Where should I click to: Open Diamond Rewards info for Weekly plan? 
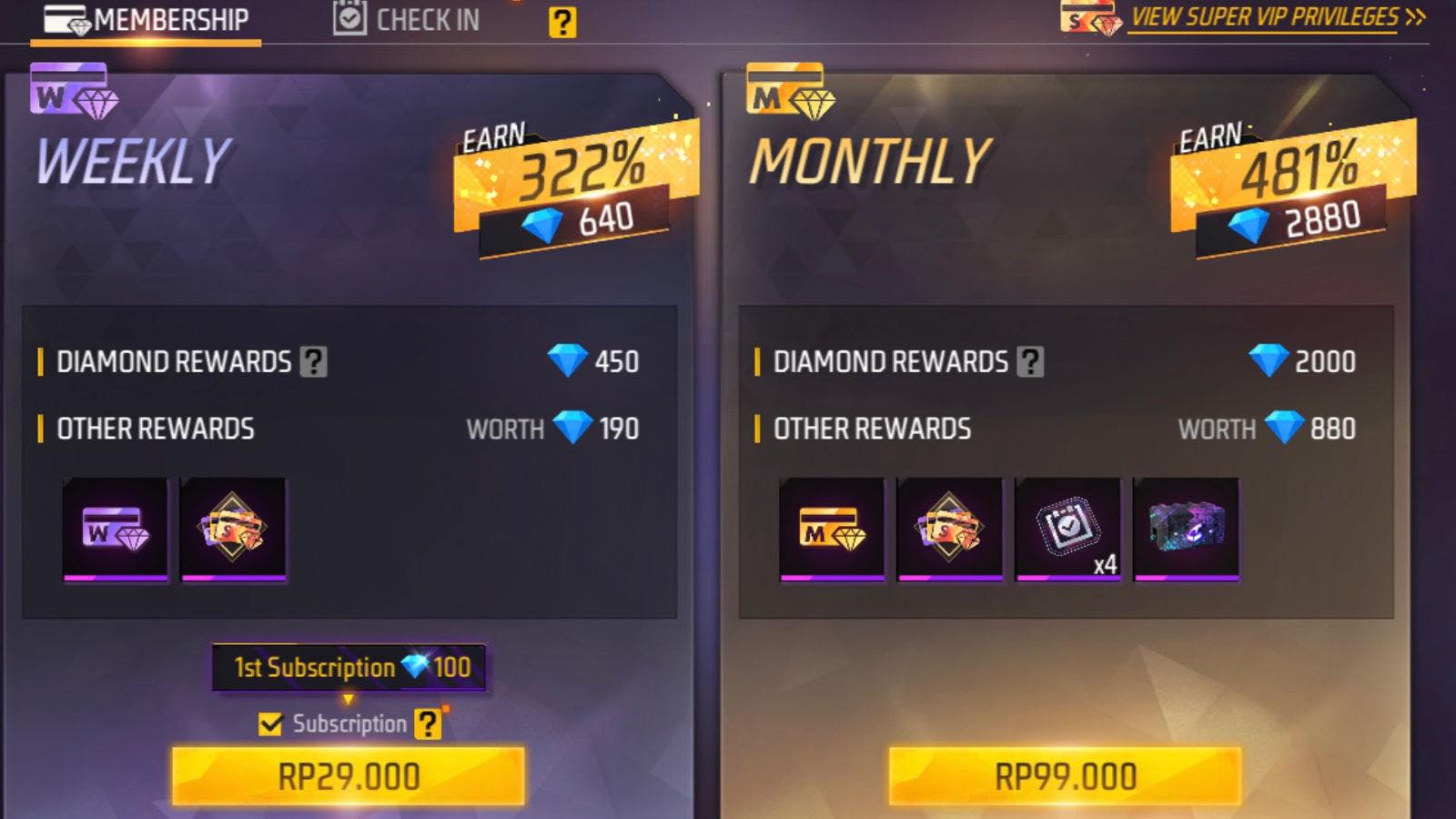pyautogui.click(x=313, y=362)
